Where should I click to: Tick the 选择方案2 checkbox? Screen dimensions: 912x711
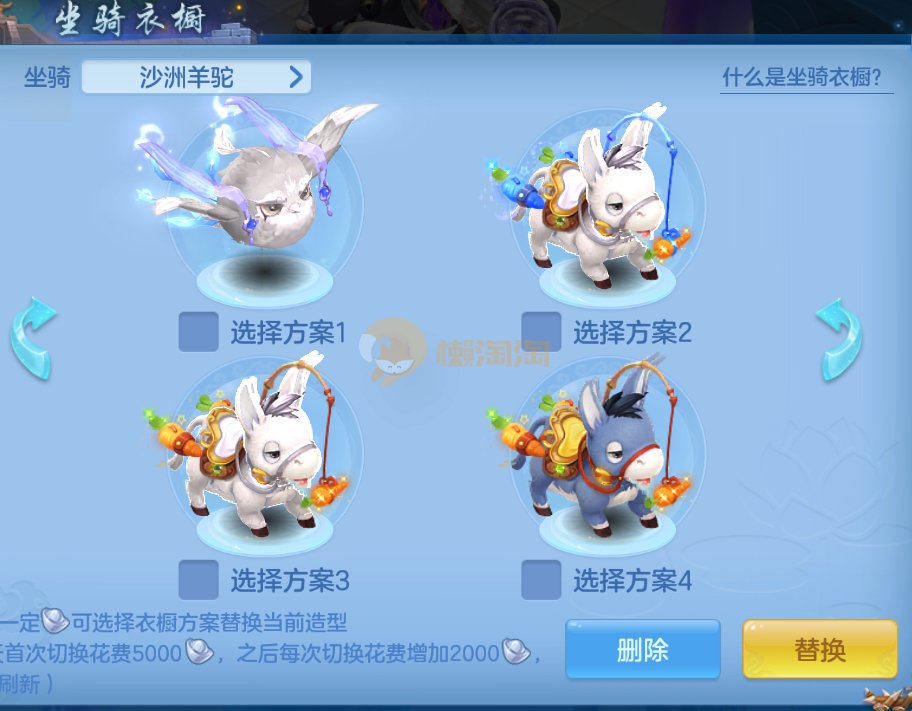(x=541, y=332)
